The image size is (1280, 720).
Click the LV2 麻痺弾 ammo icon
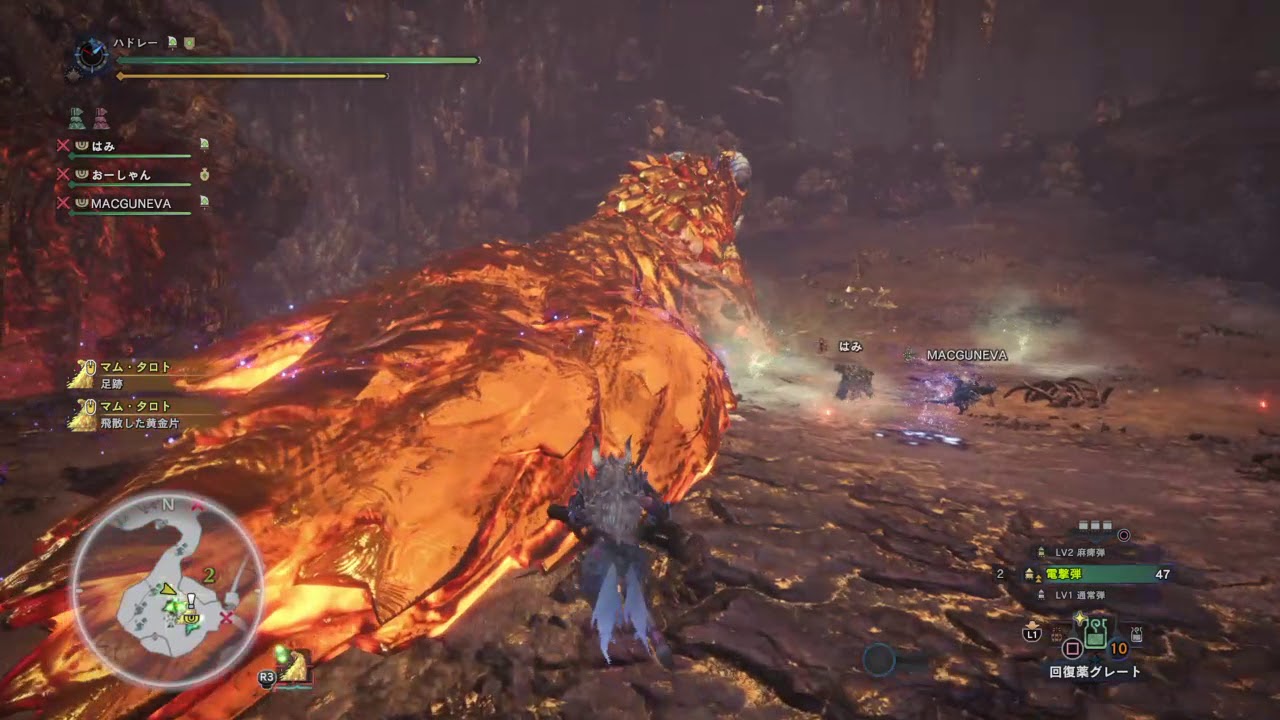(x=1041, y=552)
